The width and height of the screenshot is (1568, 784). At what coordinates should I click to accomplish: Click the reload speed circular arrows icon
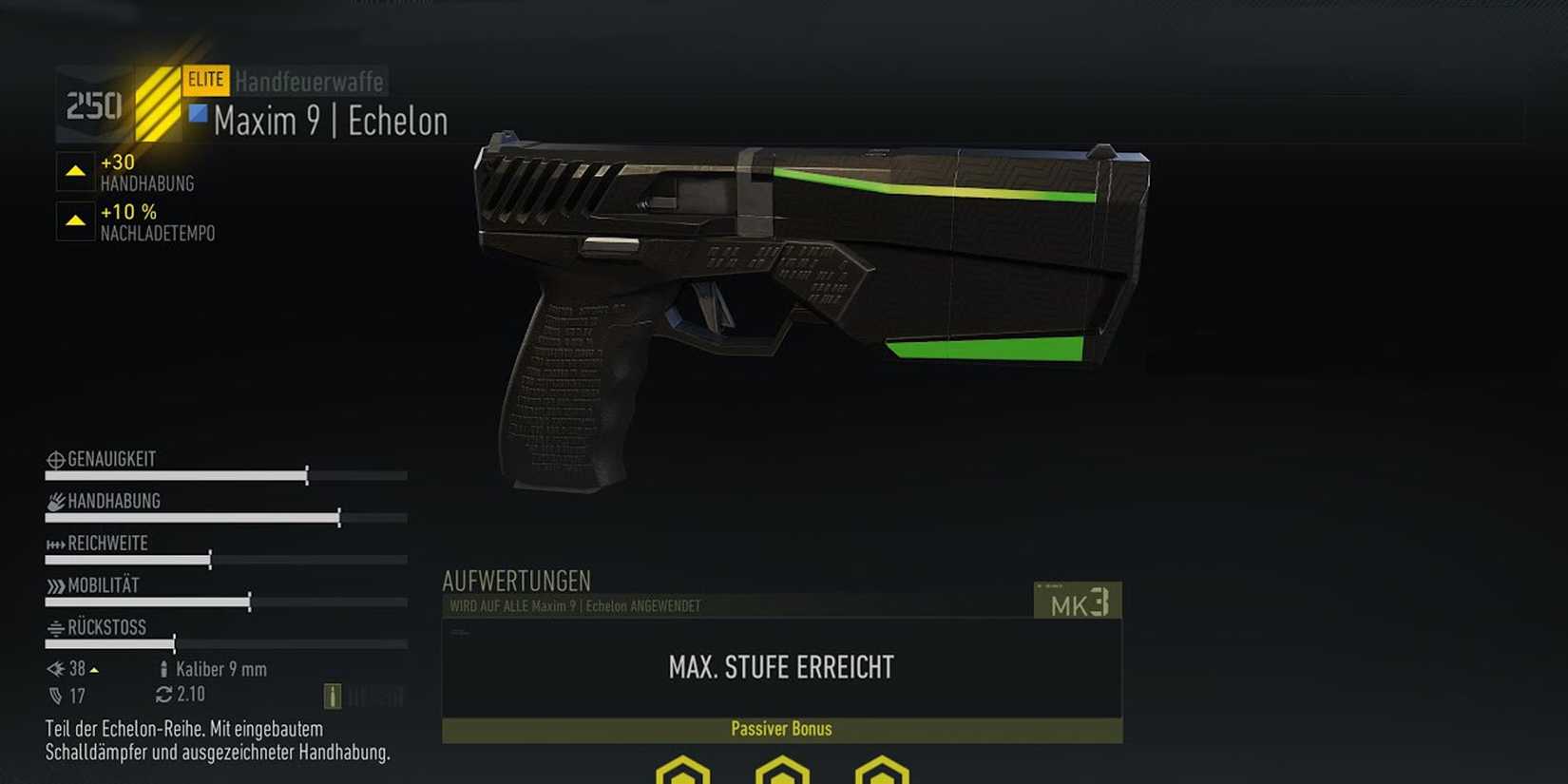(x=163, y=695)
